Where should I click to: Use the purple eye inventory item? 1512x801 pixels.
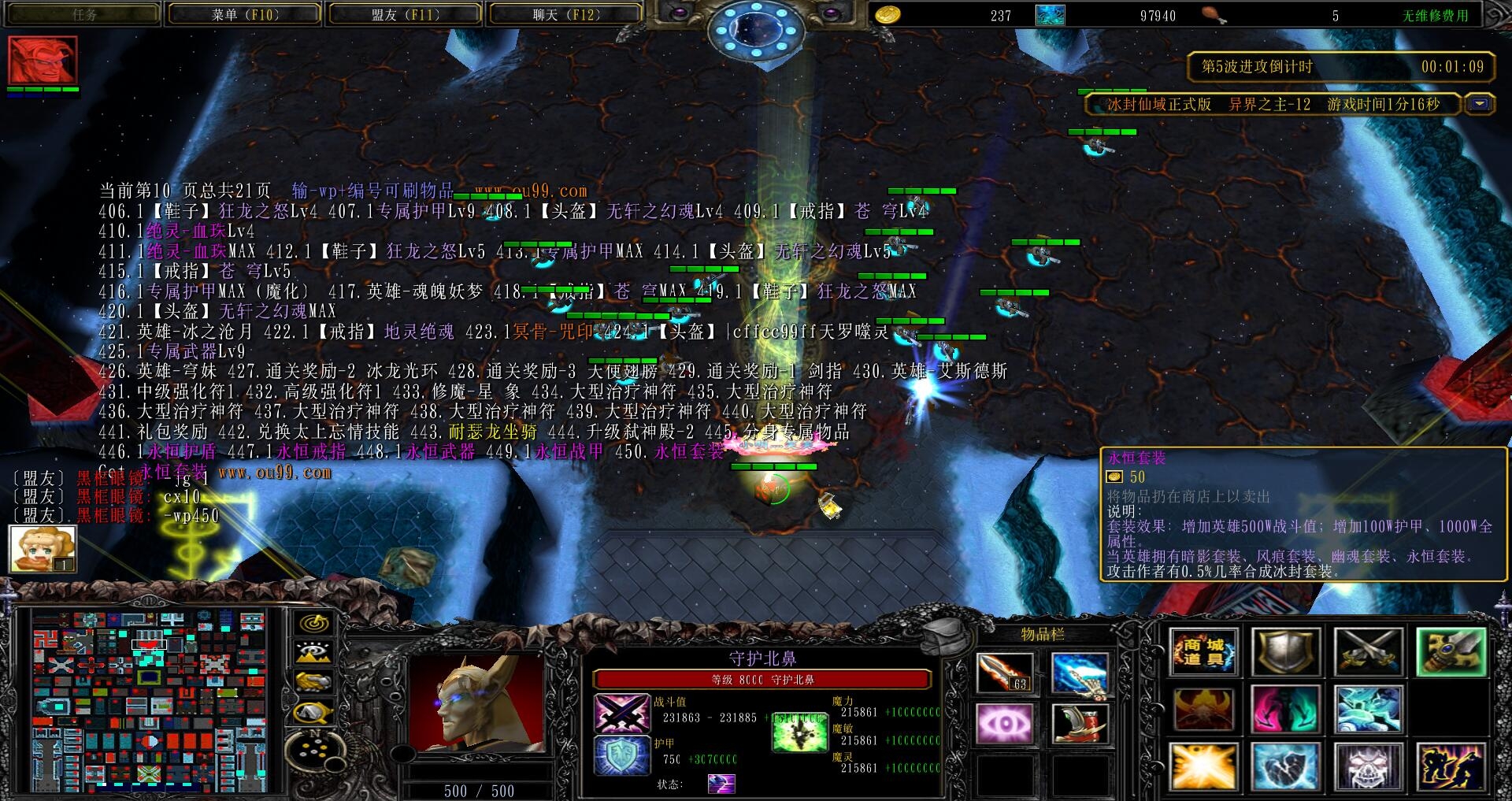1004,723
